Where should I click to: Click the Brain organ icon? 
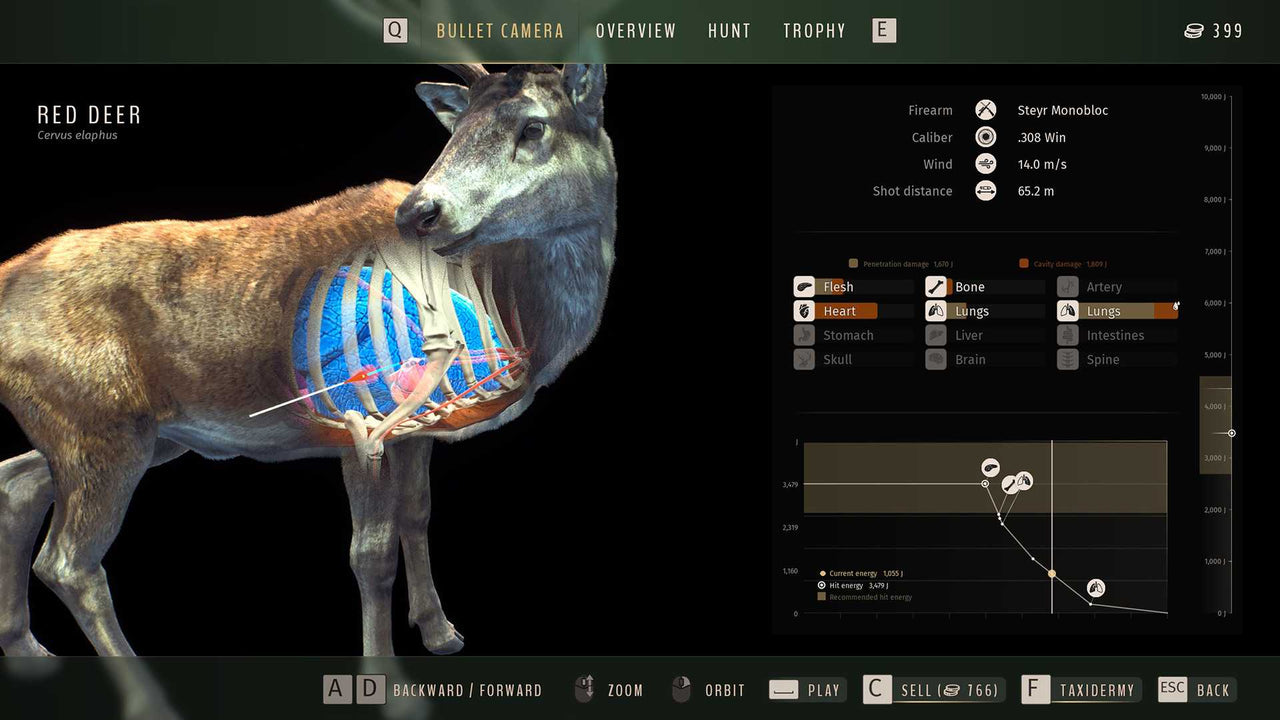935,359
